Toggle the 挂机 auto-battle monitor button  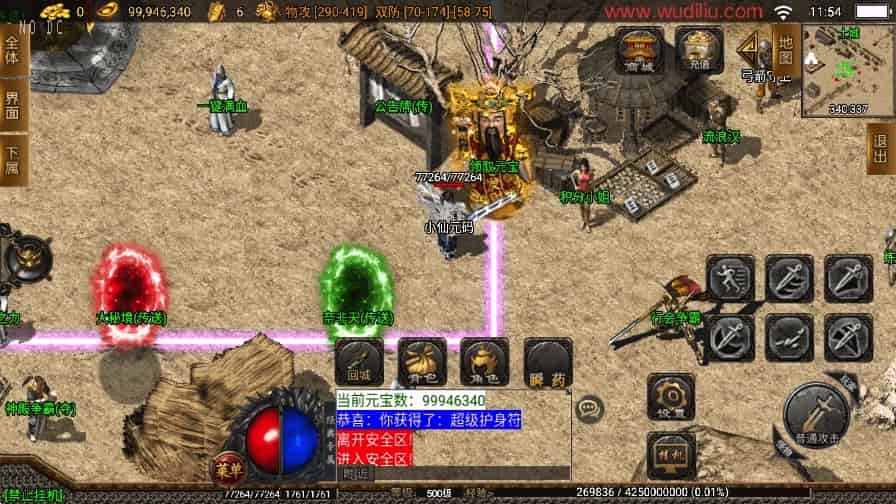[670, 454]
